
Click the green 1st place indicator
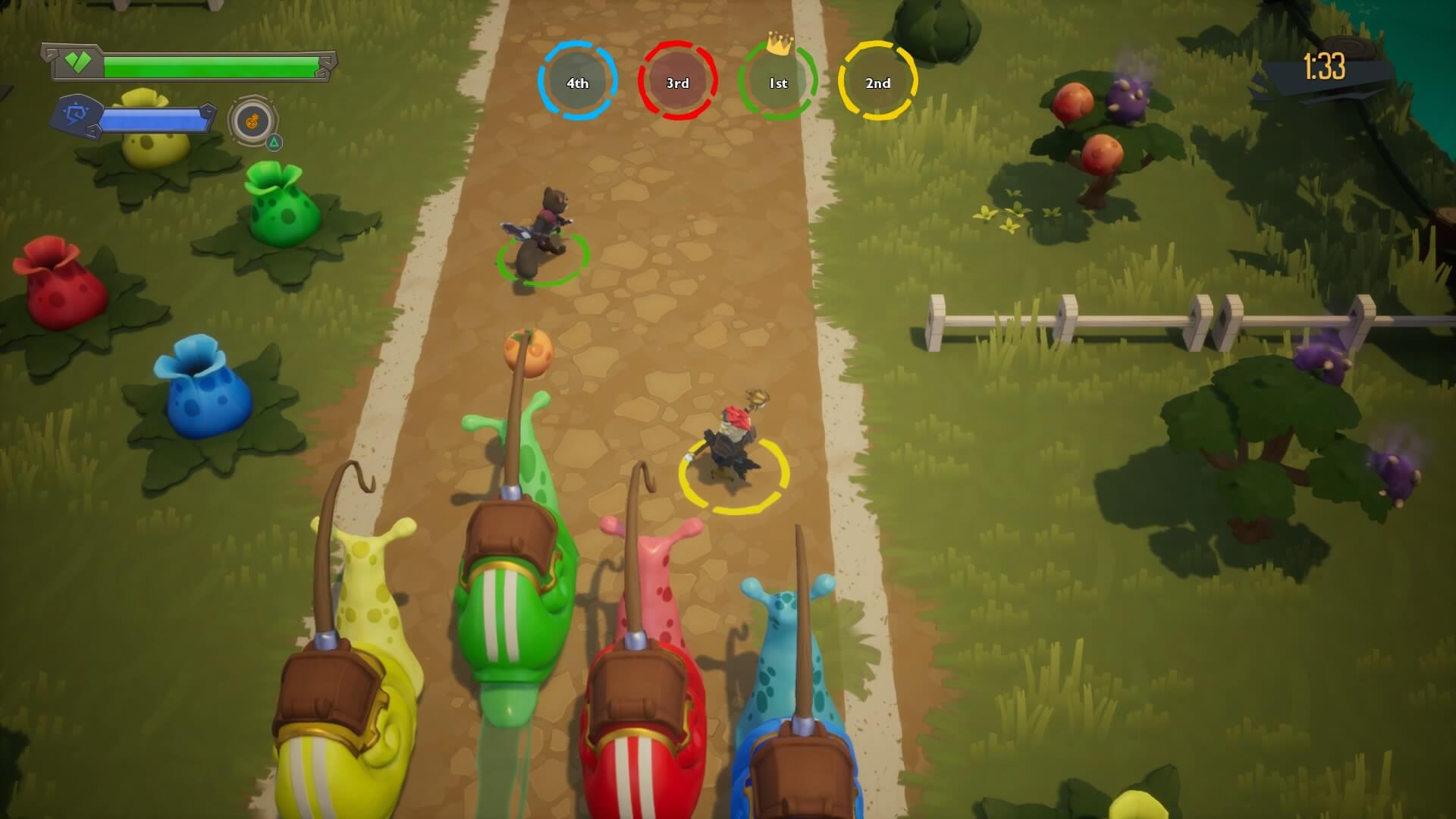[779, 83]
